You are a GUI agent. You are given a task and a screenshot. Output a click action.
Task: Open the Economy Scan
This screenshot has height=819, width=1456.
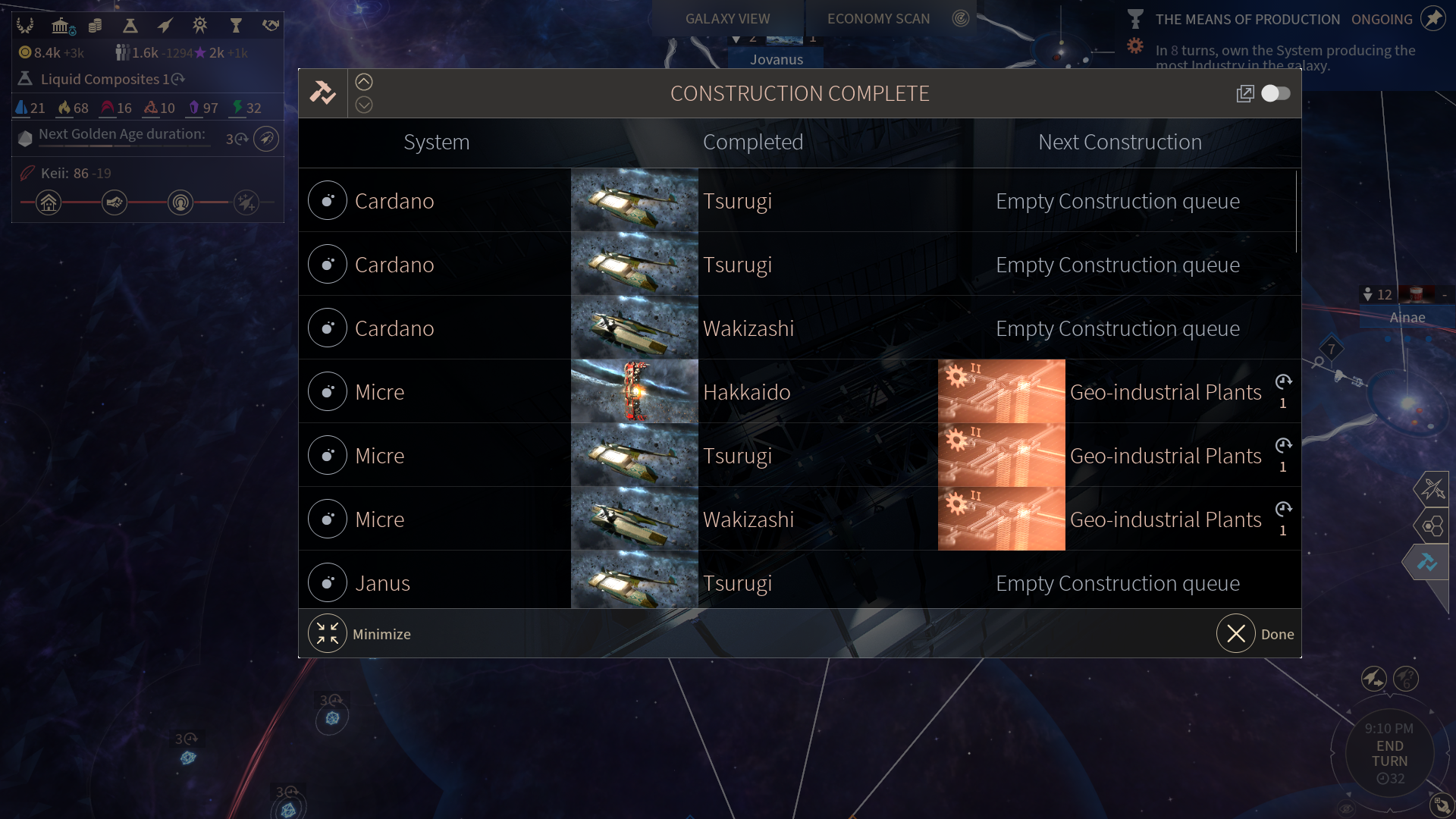878,18
